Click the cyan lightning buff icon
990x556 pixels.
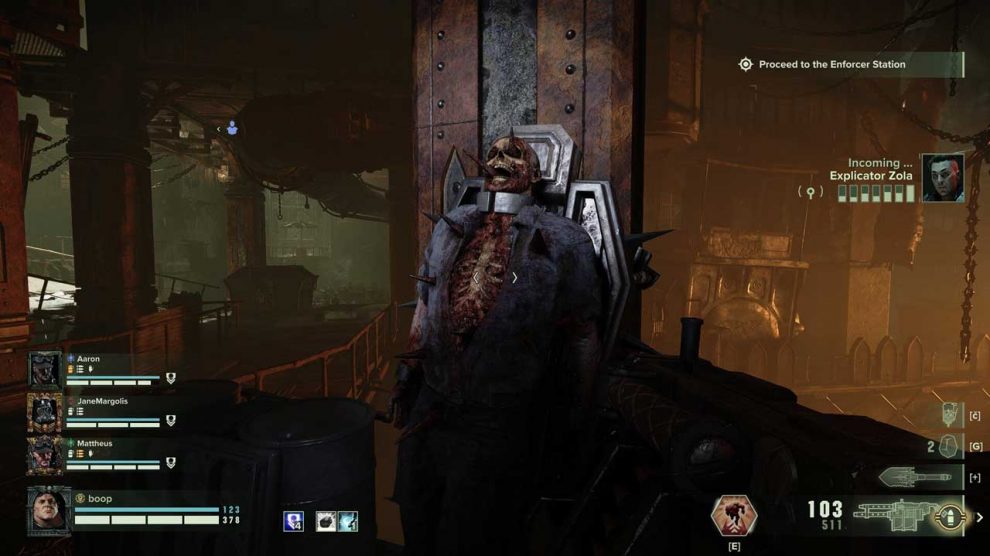click(x=347, y=520)
